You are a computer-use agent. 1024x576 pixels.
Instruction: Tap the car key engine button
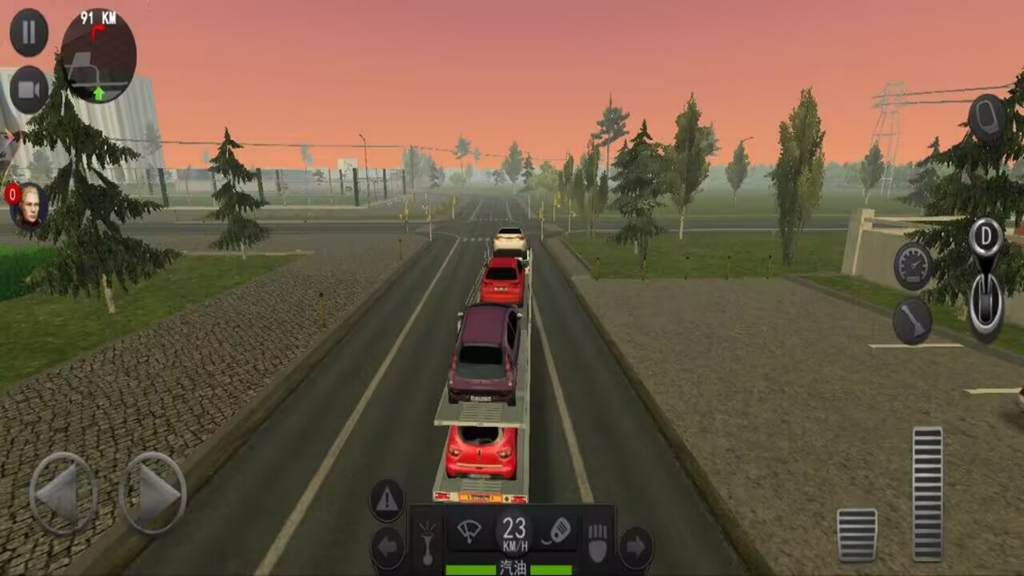click(x=558, y=531)
